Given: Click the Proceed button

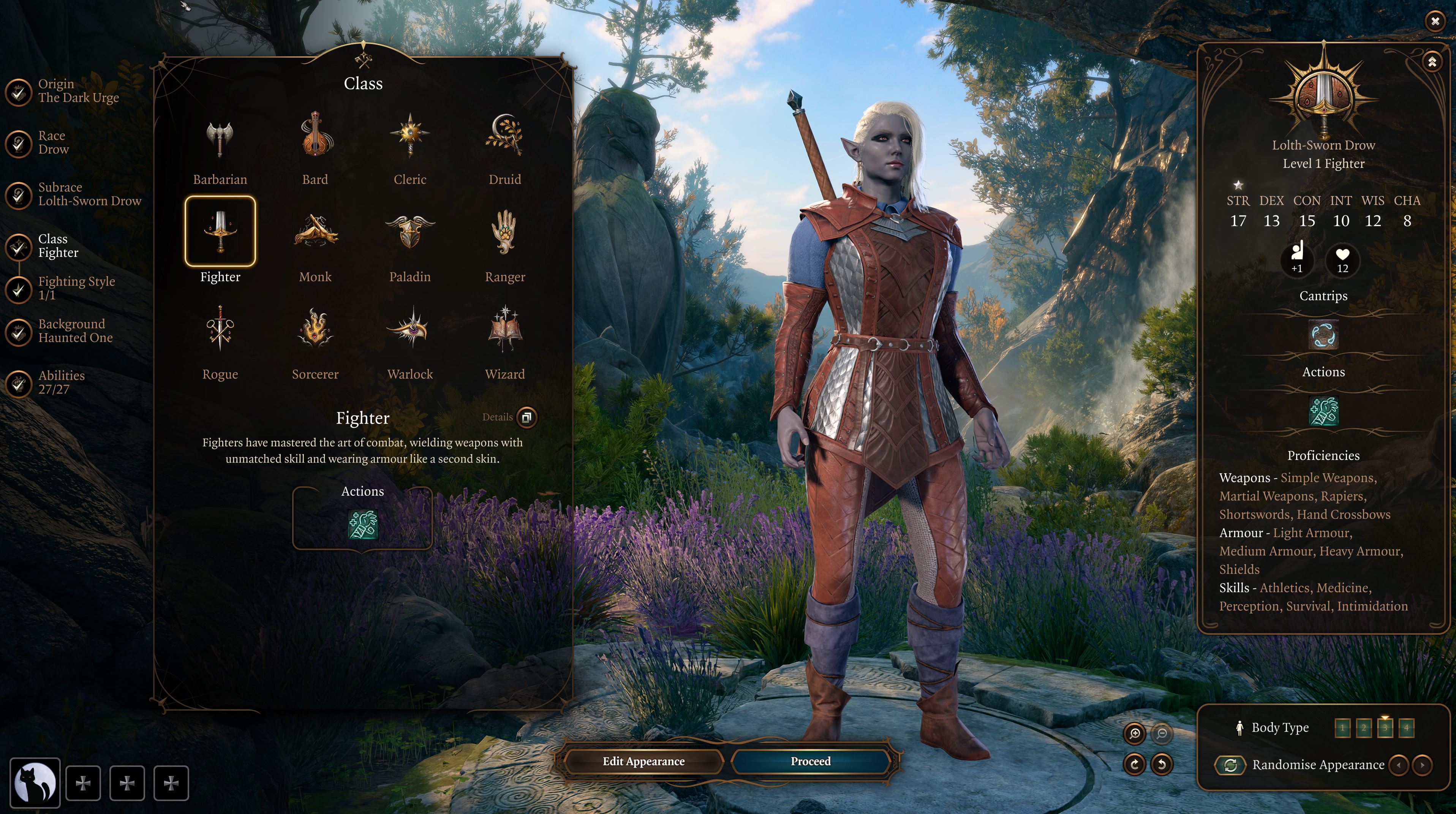Looking at the screenshot, I should coord(811,762).
